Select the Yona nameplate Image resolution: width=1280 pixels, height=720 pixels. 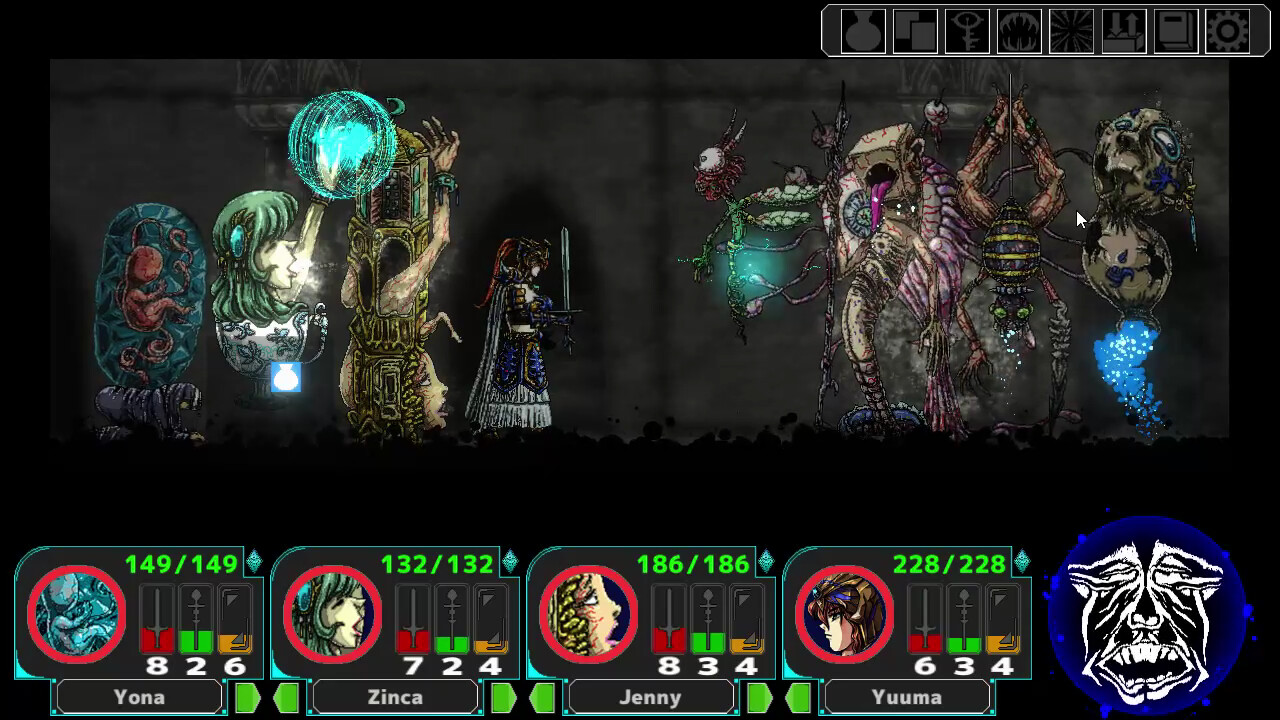(x=139, y=696)
